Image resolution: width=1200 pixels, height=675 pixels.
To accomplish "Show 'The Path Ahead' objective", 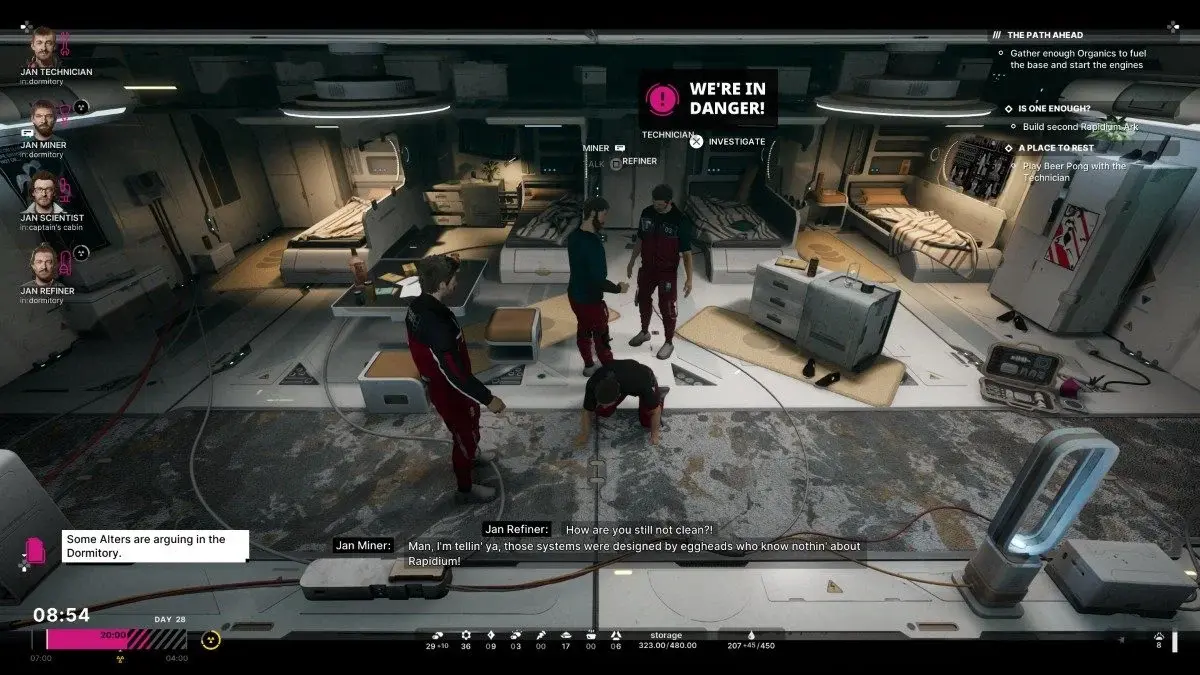I will pos(1044,35).
